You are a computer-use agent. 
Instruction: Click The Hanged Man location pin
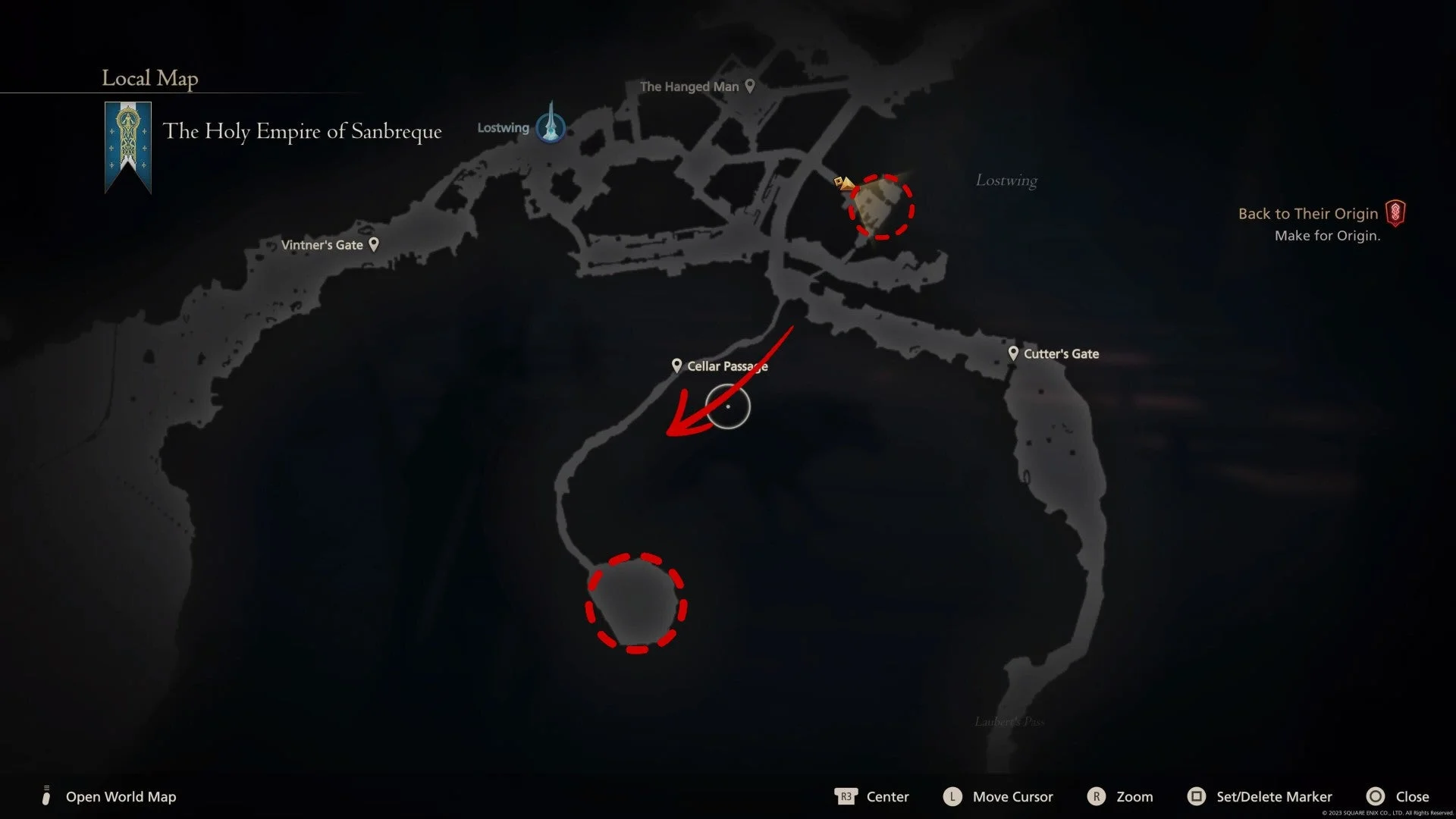749,86
